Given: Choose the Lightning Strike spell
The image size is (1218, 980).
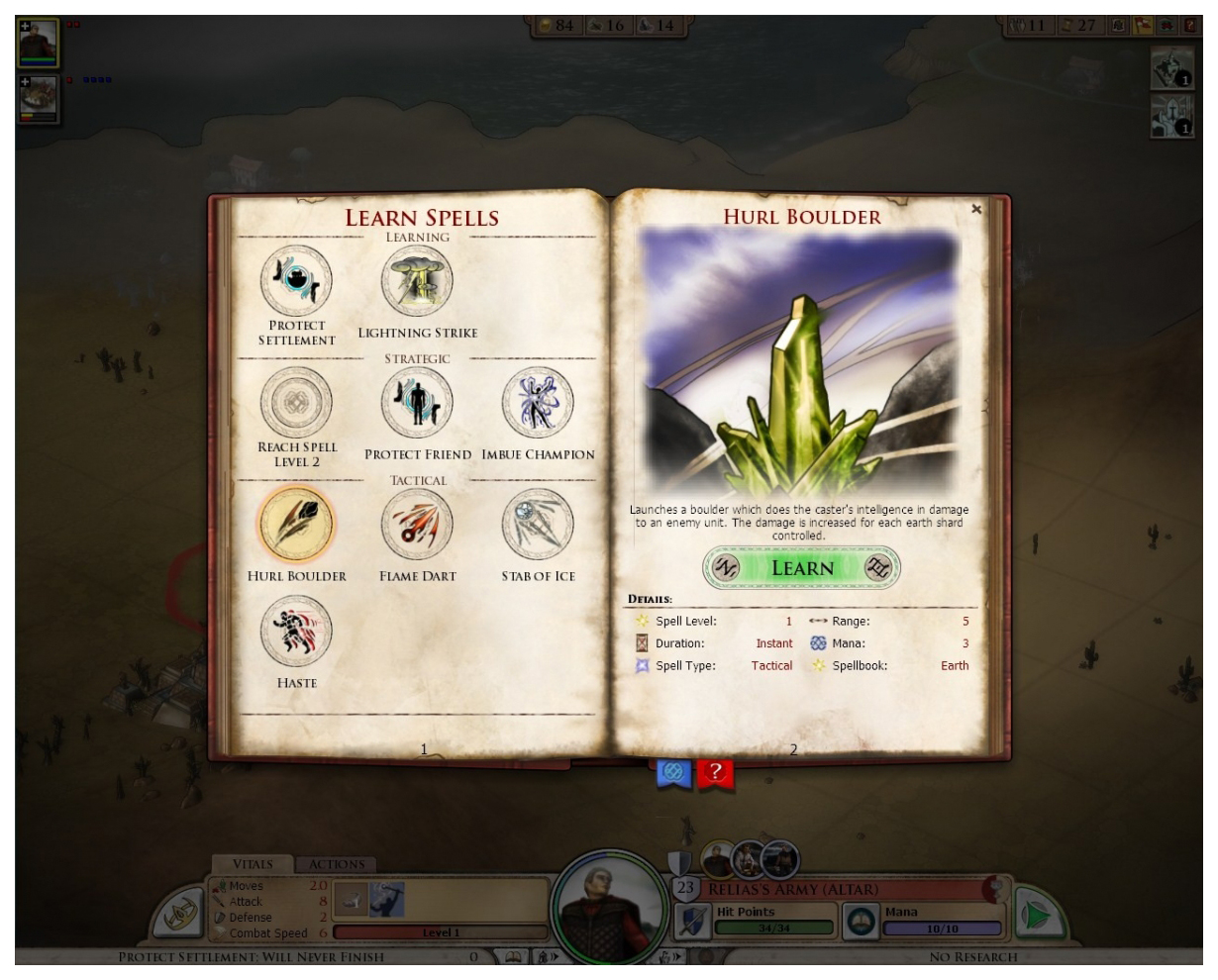Looking at the screenshot, I should [418, 282].
